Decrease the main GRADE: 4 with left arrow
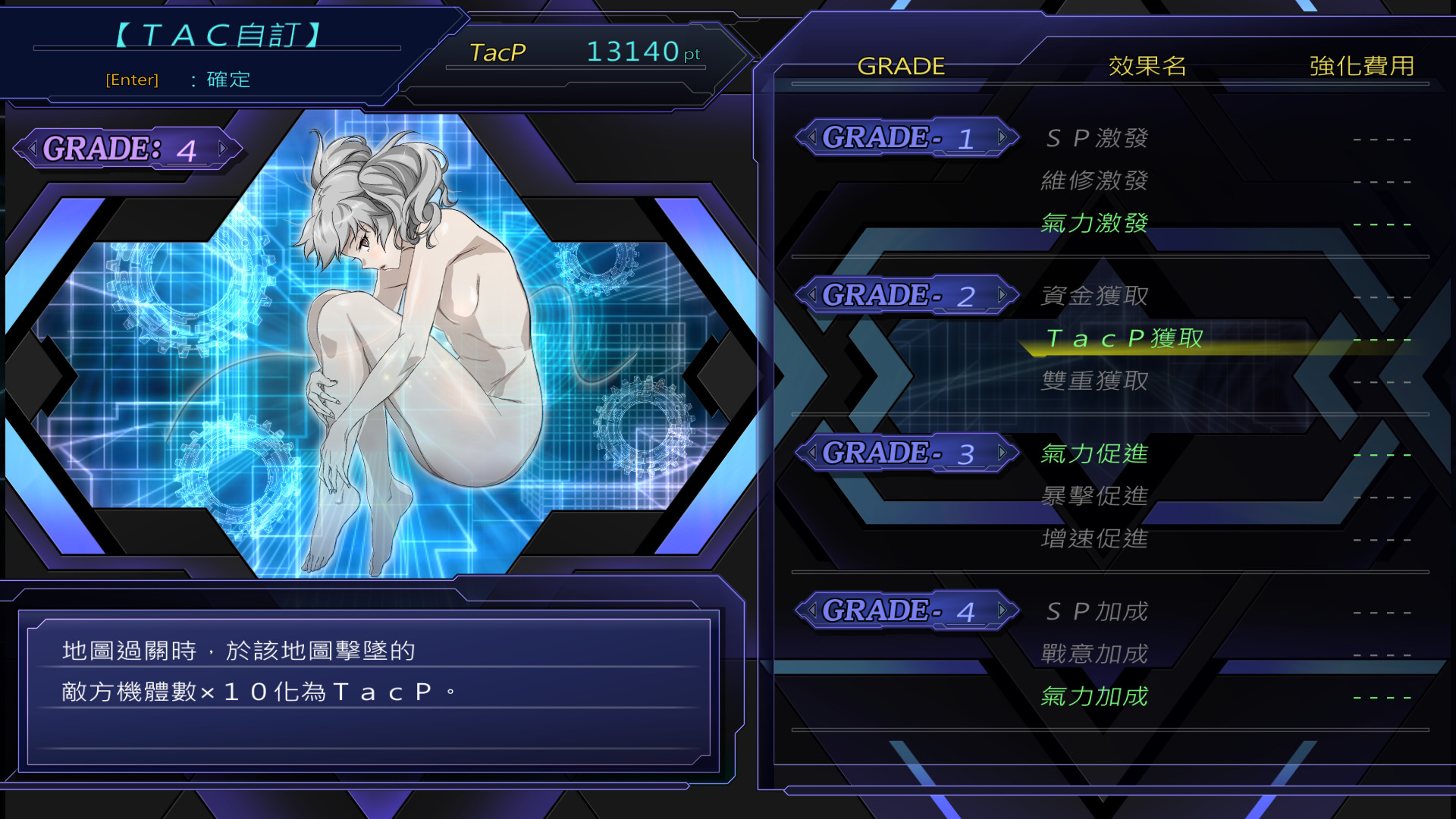Image resolution: width=1456 pixels, height=819 pixels. (33, 149)
